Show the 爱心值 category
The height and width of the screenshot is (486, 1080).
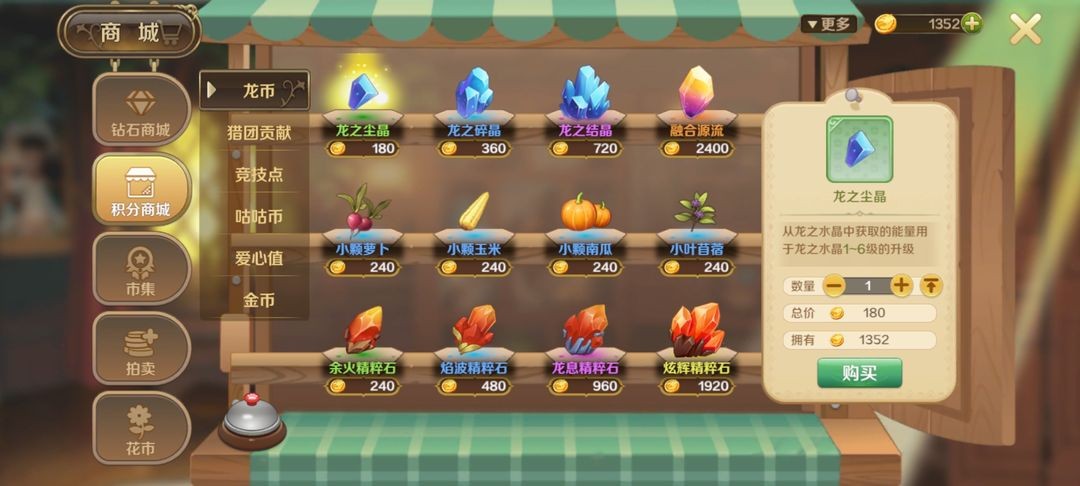259,258
